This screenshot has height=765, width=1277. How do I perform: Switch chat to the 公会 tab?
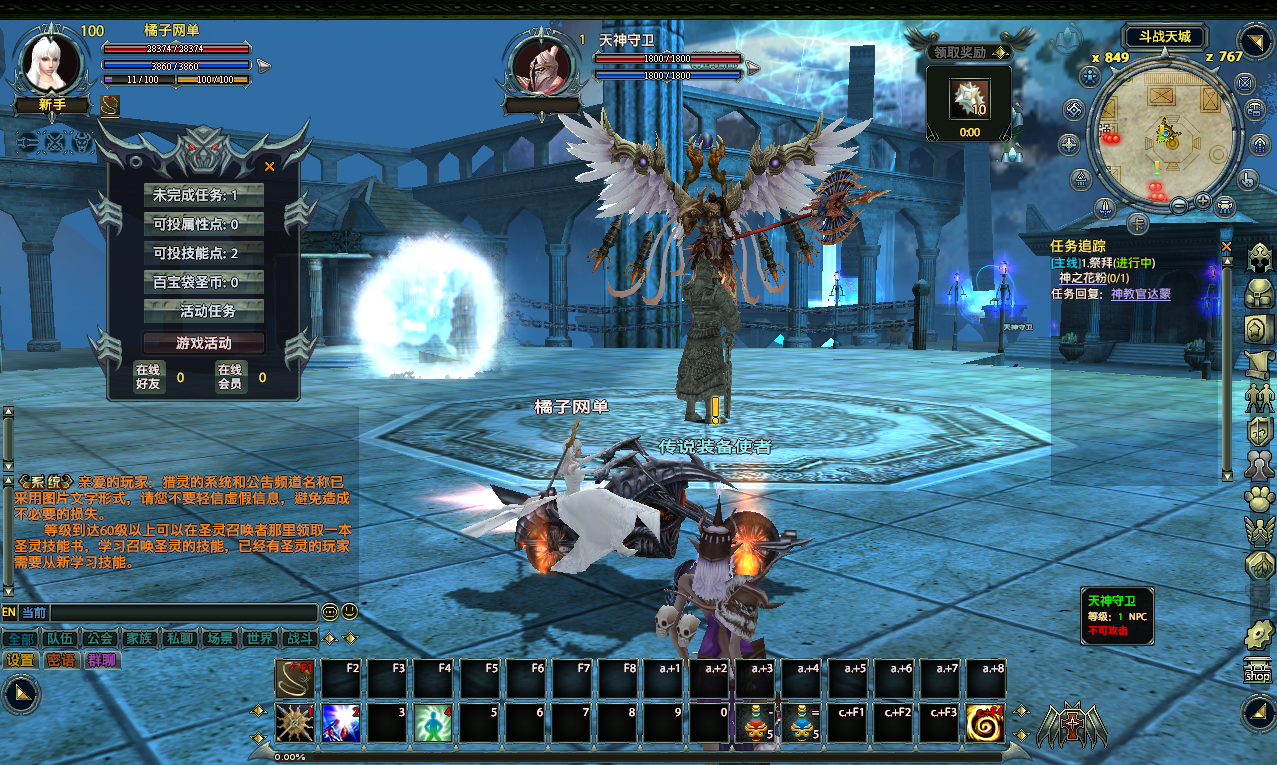(x=99, y=638)
